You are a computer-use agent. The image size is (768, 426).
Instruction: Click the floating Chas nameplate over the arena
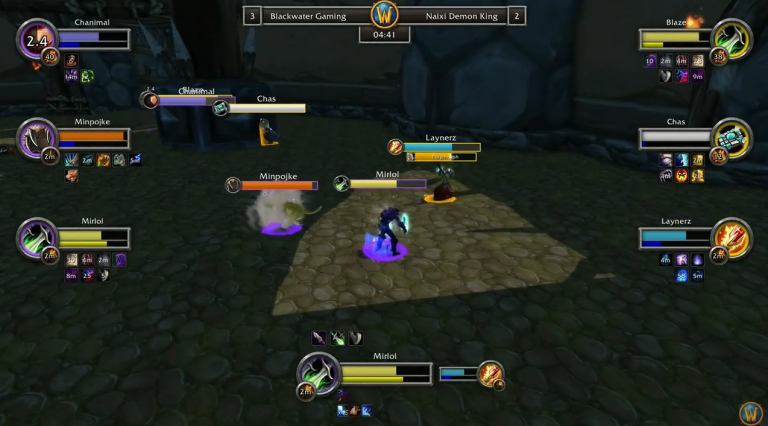(x=266, y=107)
